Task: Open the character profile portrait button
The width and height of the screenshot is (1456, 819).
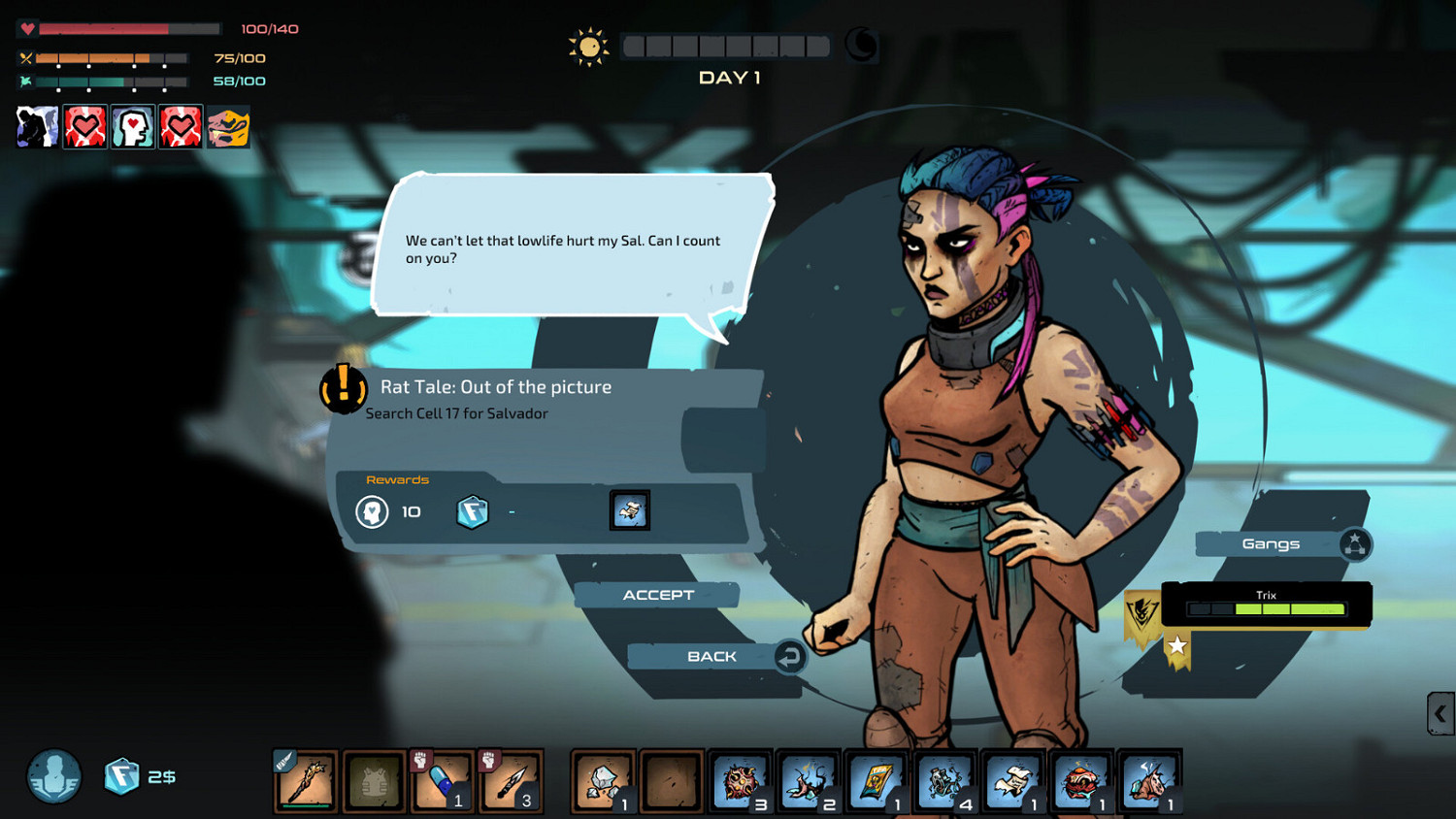Action: (x=54, y=776)
